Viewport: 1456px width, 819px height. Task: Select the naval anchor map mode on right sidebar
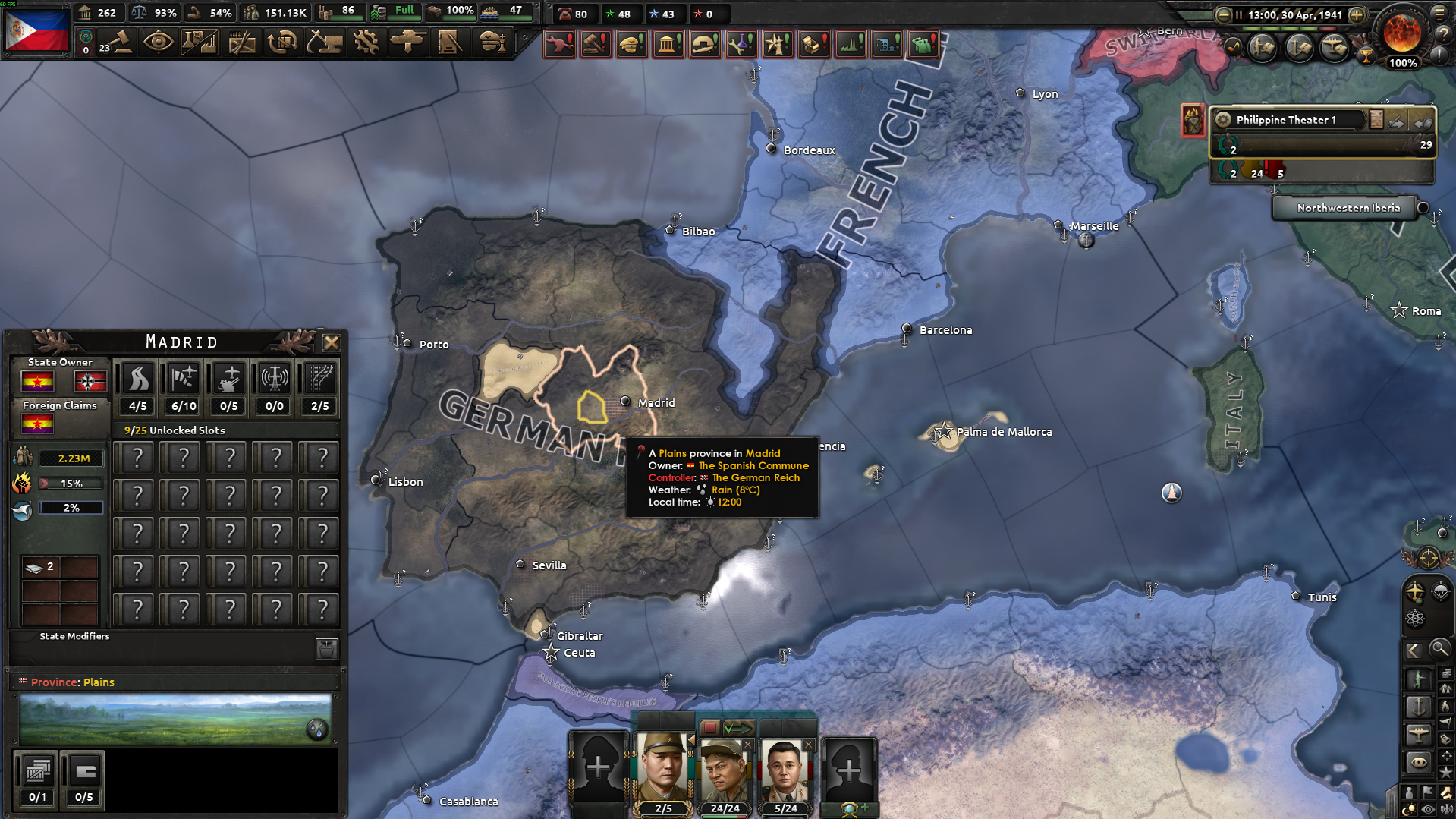(1418, 707)
